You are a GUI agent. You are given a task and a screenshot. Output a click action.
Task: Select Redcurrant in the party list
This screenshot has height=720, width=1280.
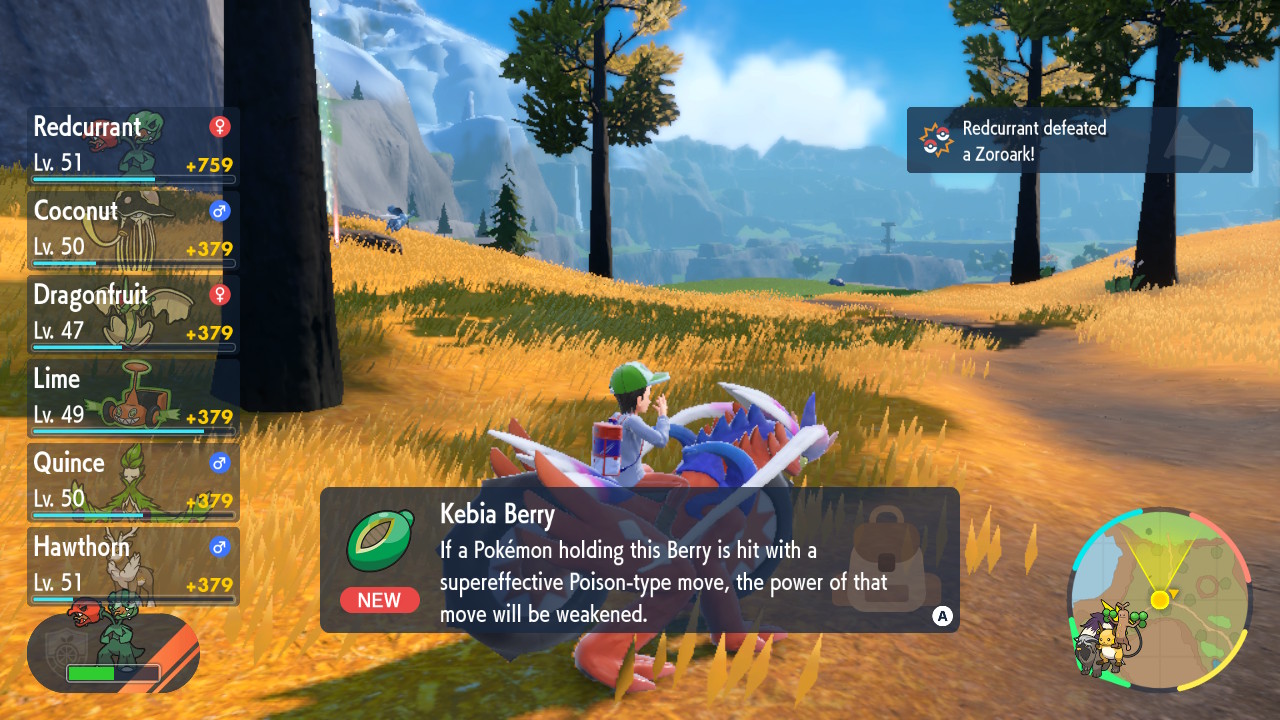(133, 146)
